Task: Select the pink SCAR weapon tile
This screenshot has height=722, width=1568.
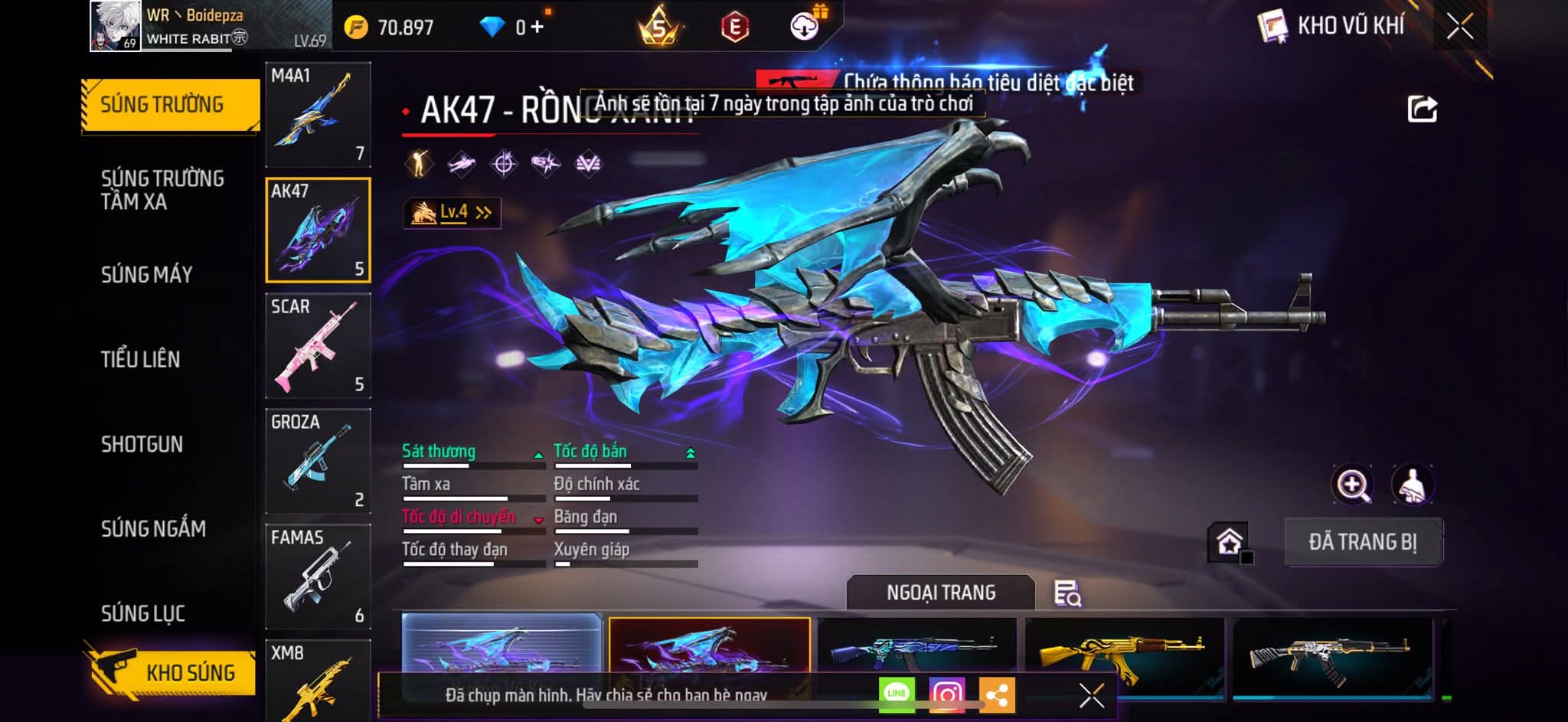Action: pos(318,346)
